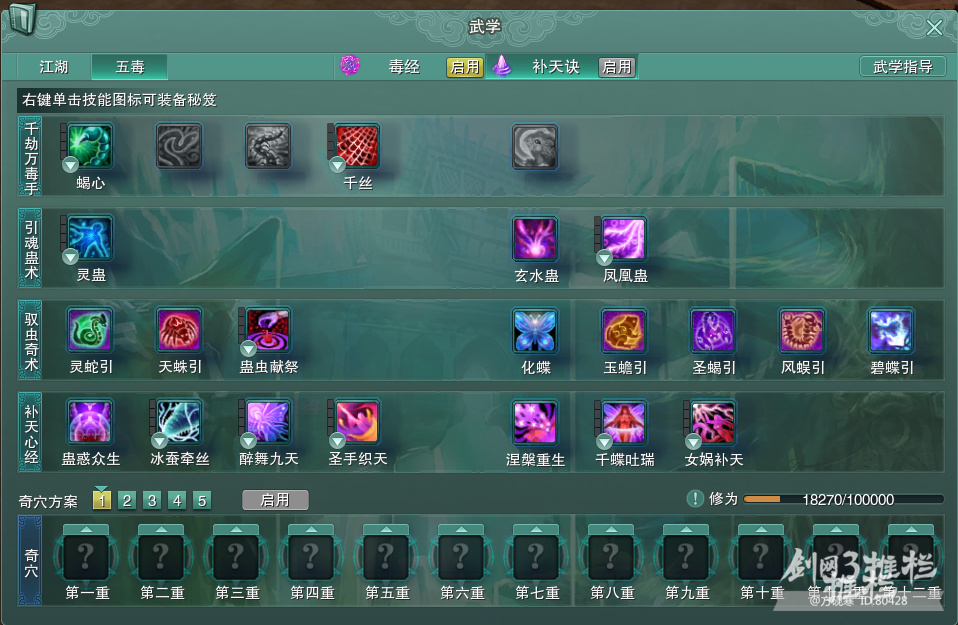
Task: Switch to the 江湖 tab
Action: click(54, 67)
